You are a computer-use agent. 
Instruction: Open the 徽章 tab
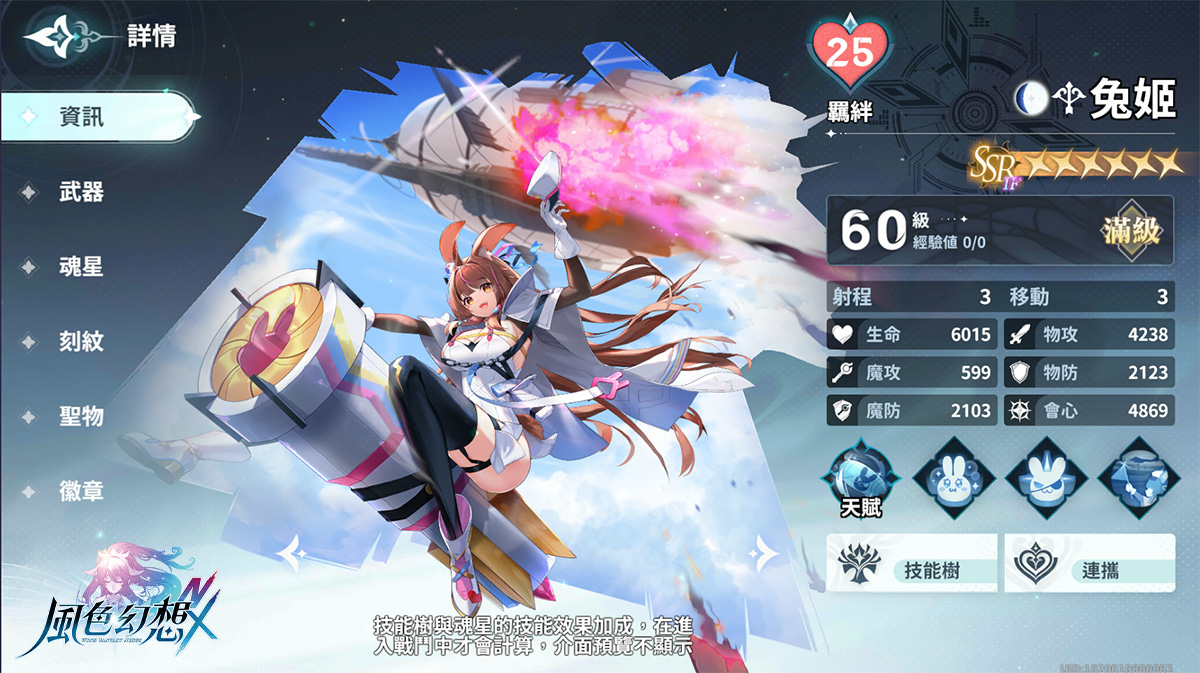80,491
